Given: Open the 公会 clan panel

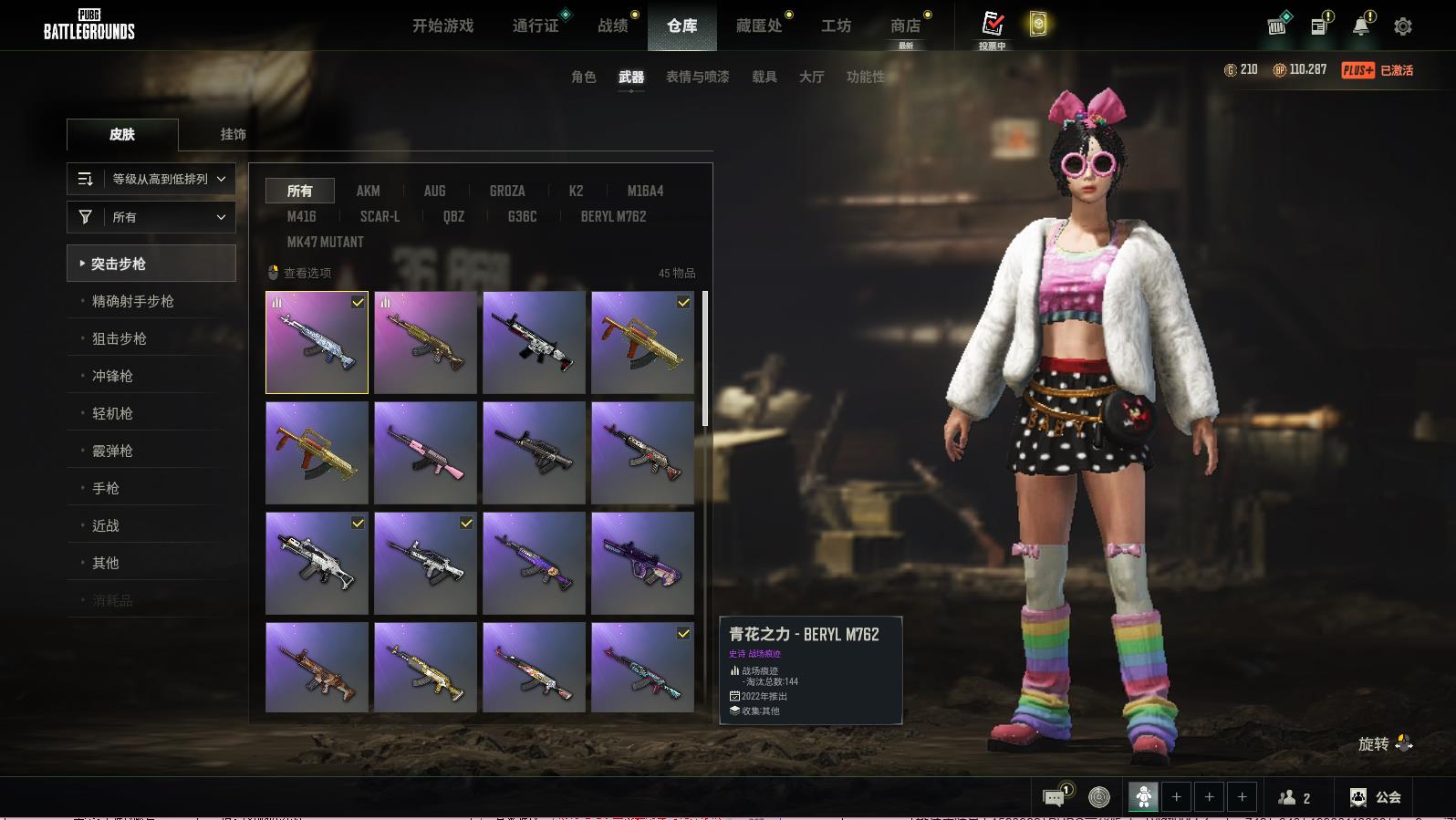Looking at the screenshot, I should pyautogui.click(x=1376, y=797).
